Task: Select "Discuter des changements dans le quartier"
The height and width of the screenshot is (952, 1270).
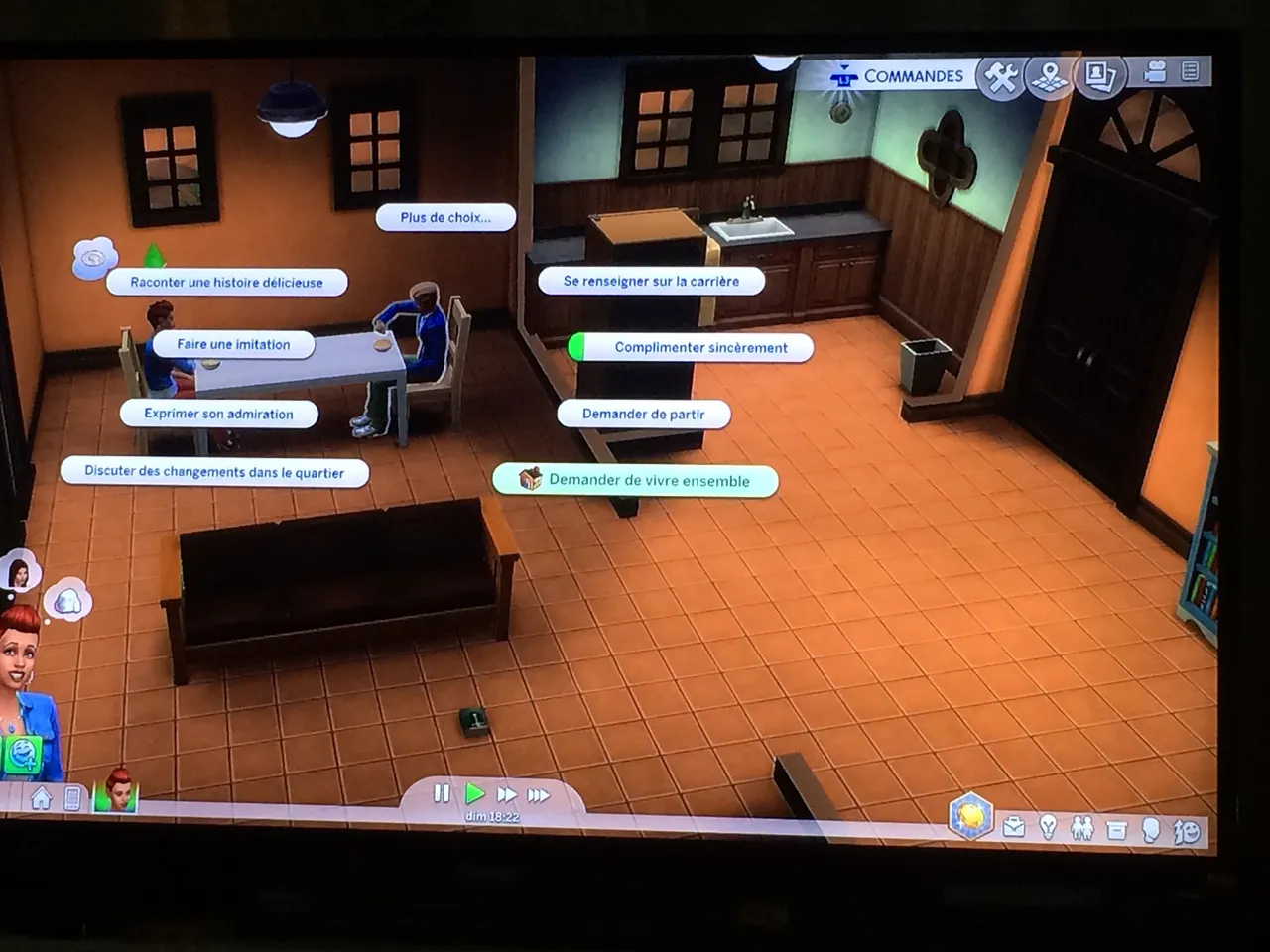Action: point(214,472)
